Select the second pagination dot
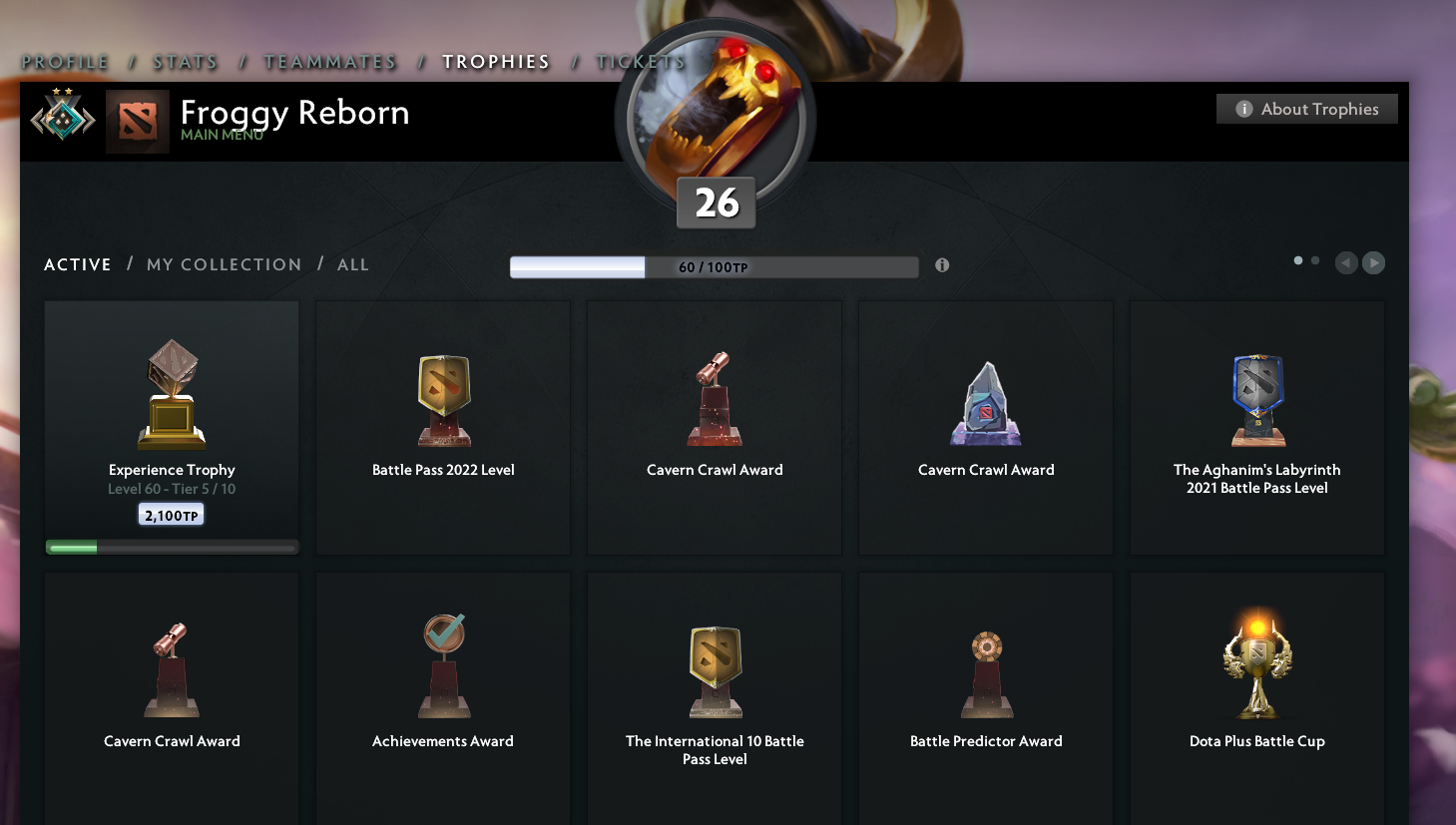This screenshot has height=825, width=1456. click(x=1314, y=259)
